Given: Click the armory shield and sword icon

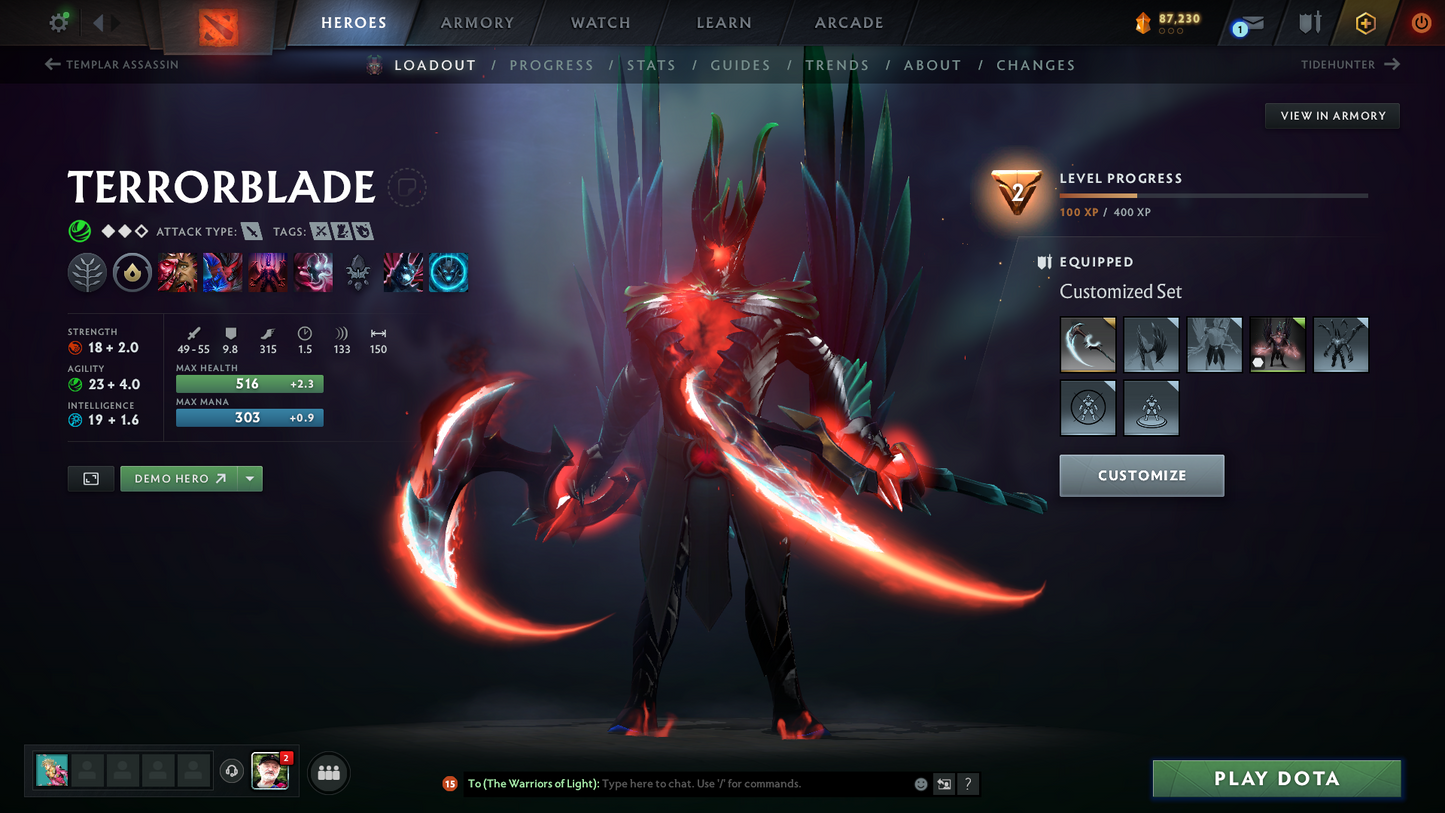Looking at the screenshot, I should pyautogui.click(x=1310, y=22).
